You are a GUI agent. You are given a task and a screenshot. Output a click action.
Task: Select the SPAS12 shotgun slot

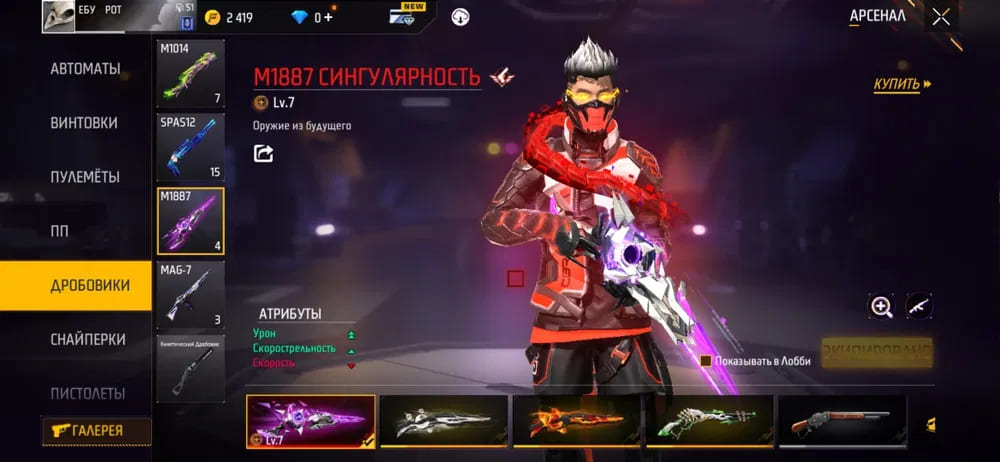pos(191,147)
